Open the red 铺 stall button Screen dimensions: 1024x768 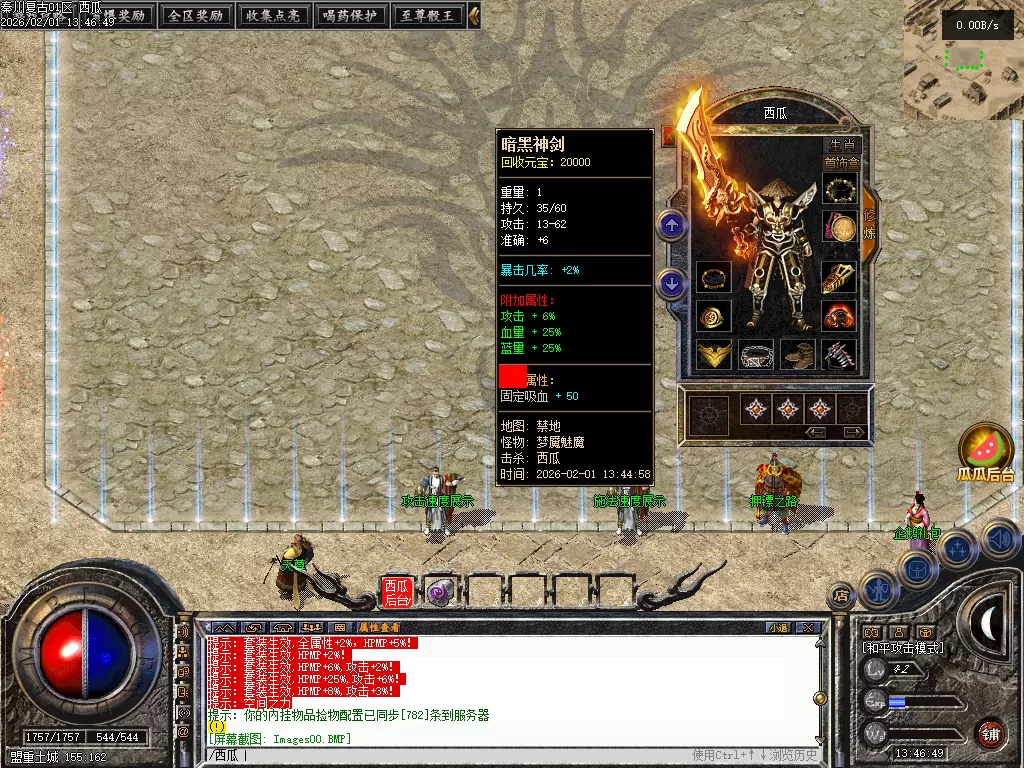(x=990, y=733)
